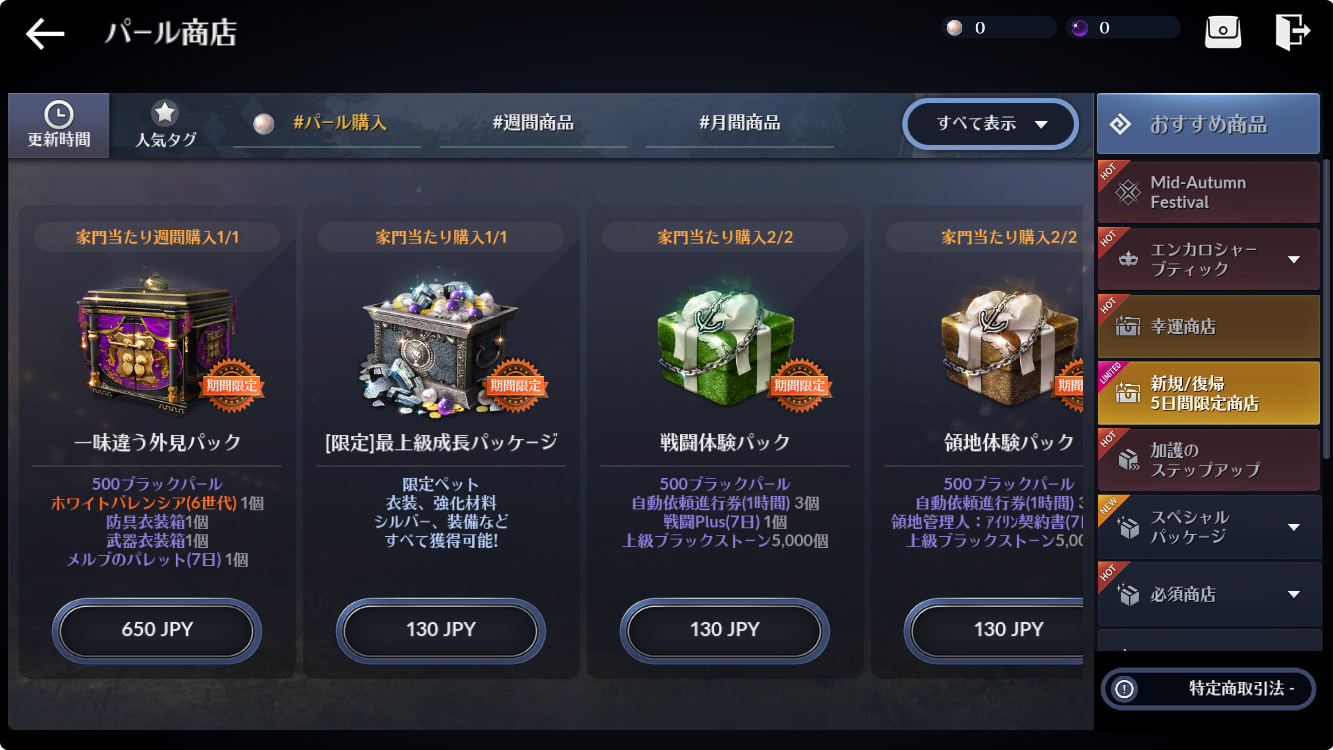This screenshot has height=750, width=1333.
Task: Select the 更新時間 sort tab
Action: click(x=59, y=125)
